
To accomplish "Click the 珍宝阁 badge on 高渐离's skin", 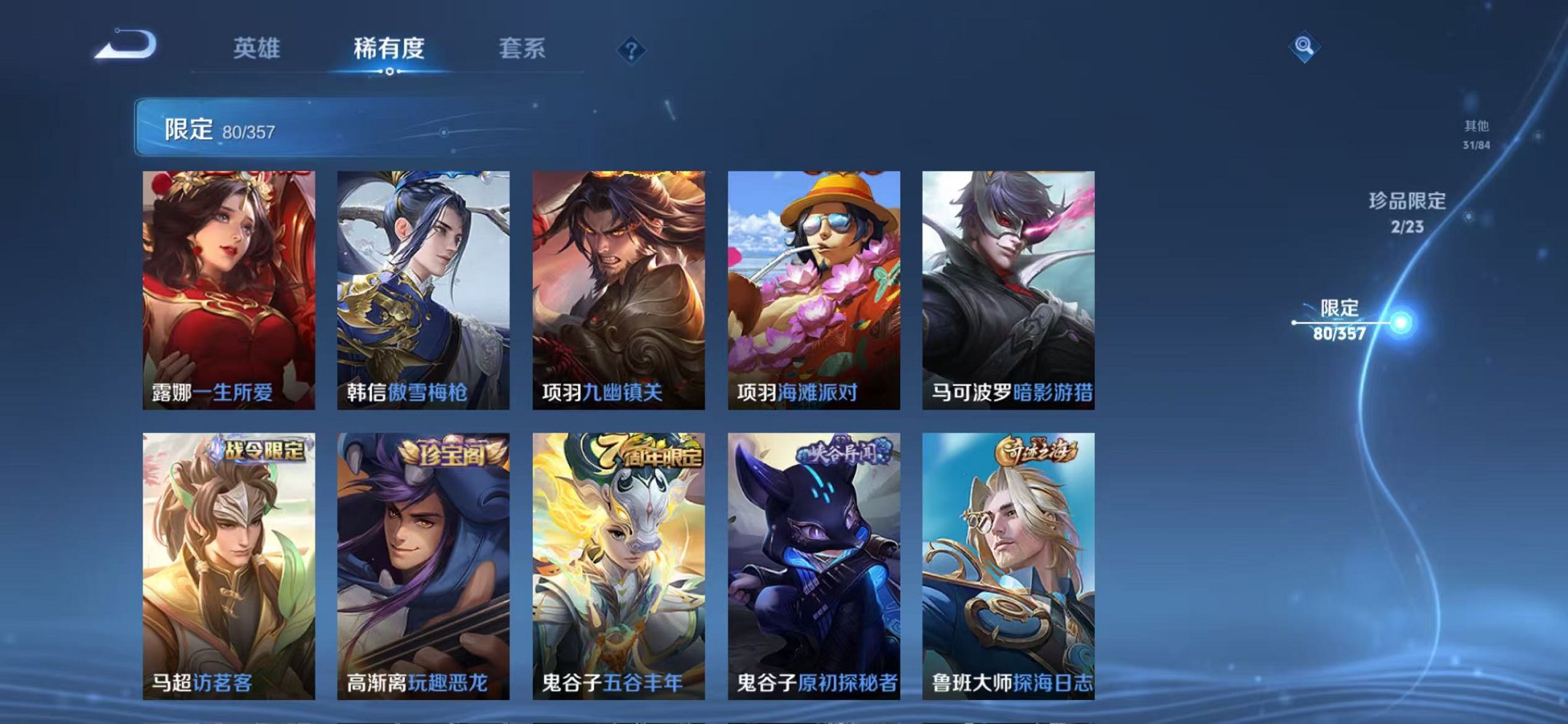I will point(452,452).
